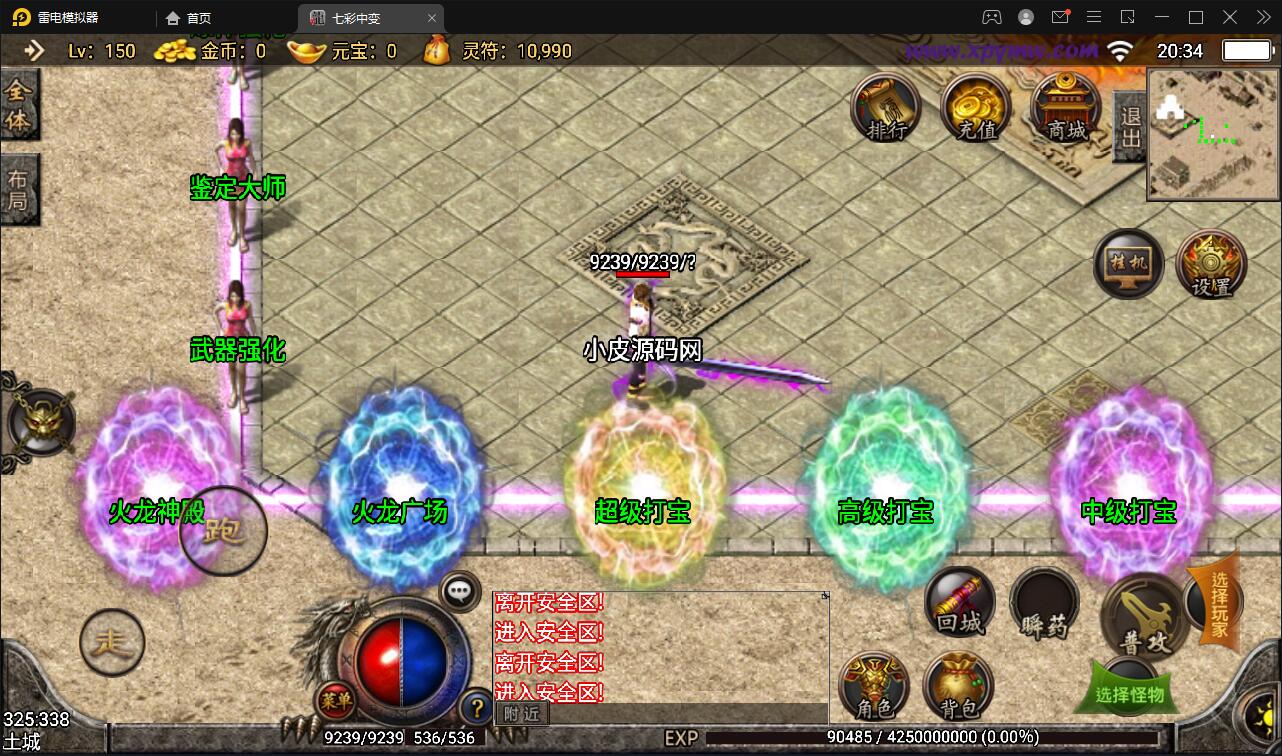Activate the 挂机 auto-battle button
The height and width of the screenshot is (756, 1282).
click(x=1128, y=265)
